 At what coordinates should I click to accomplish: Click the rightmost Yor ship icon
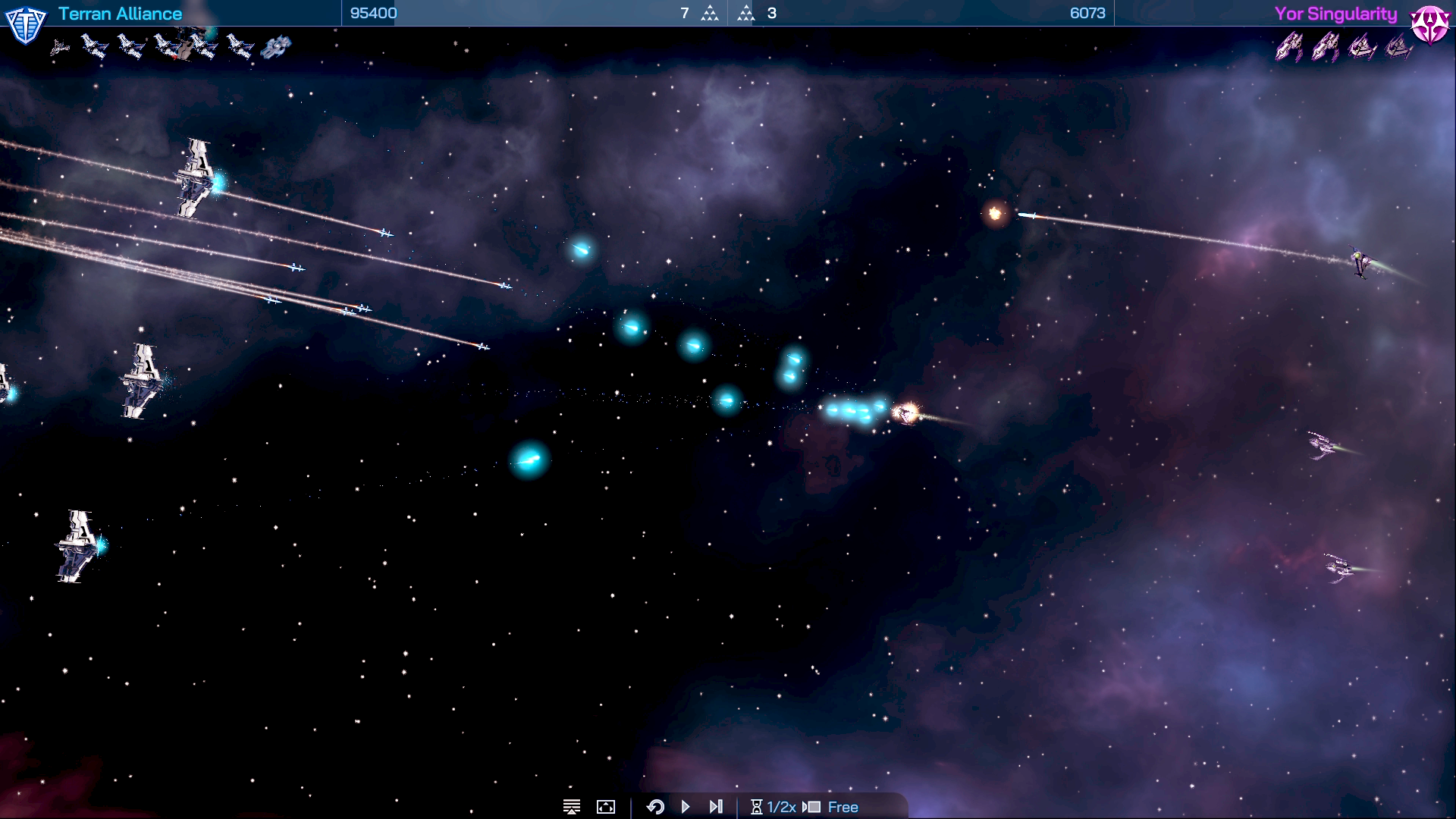coord(1399,47)
